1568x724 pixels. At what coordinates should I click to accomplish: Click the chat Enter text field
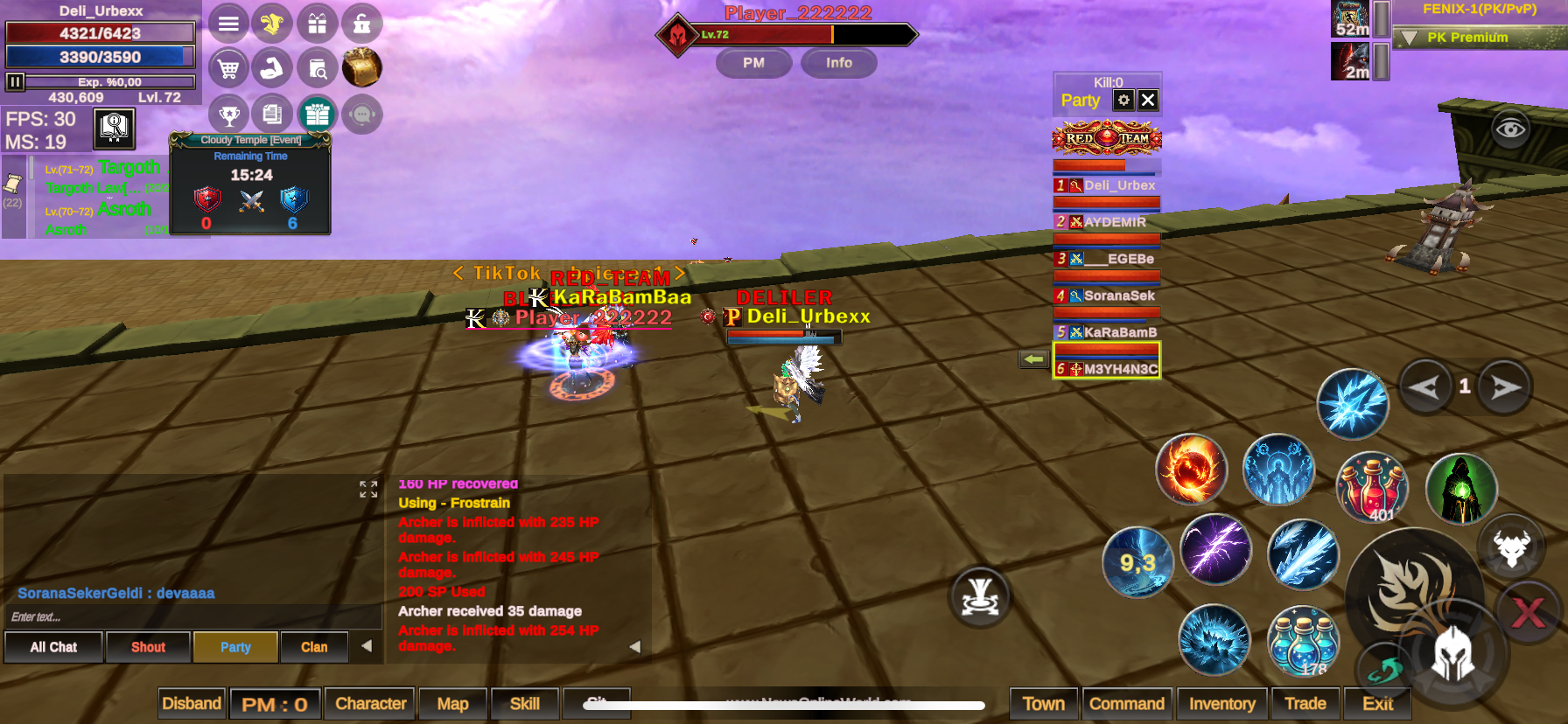click(192, 617)
